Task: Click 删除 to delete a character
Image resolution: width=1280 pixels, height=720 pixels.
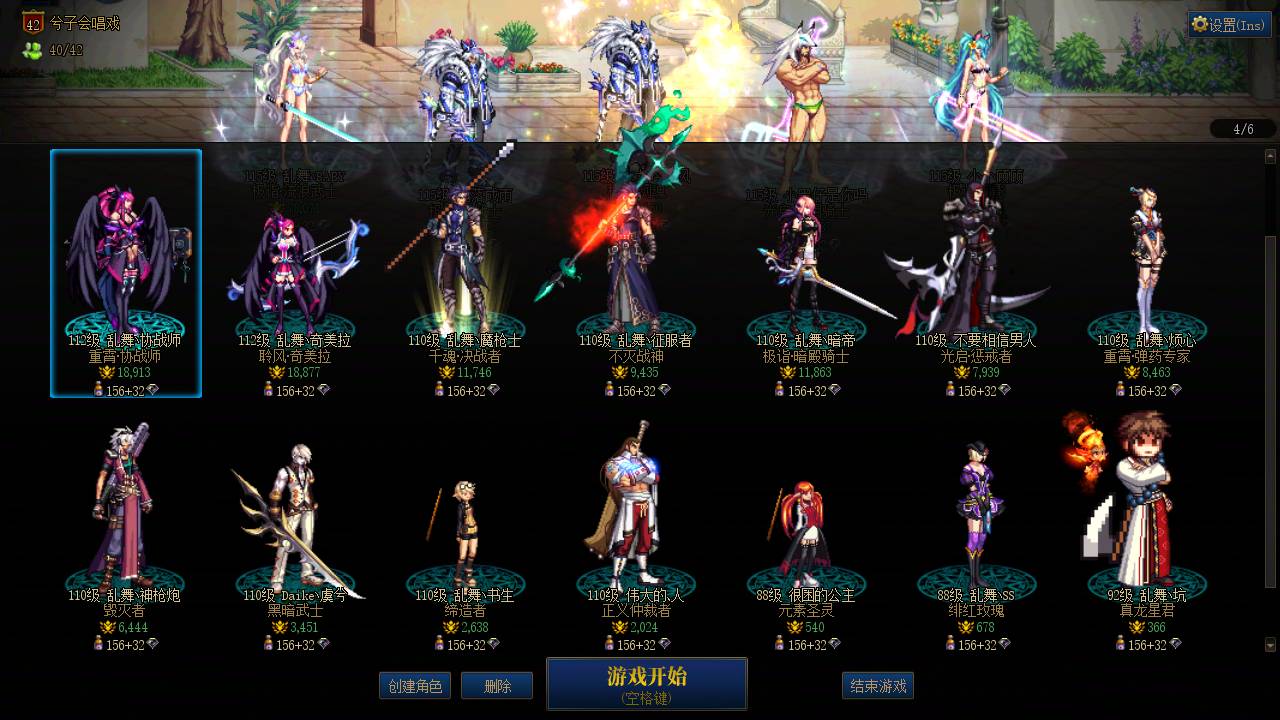Action: pos(497,686)
